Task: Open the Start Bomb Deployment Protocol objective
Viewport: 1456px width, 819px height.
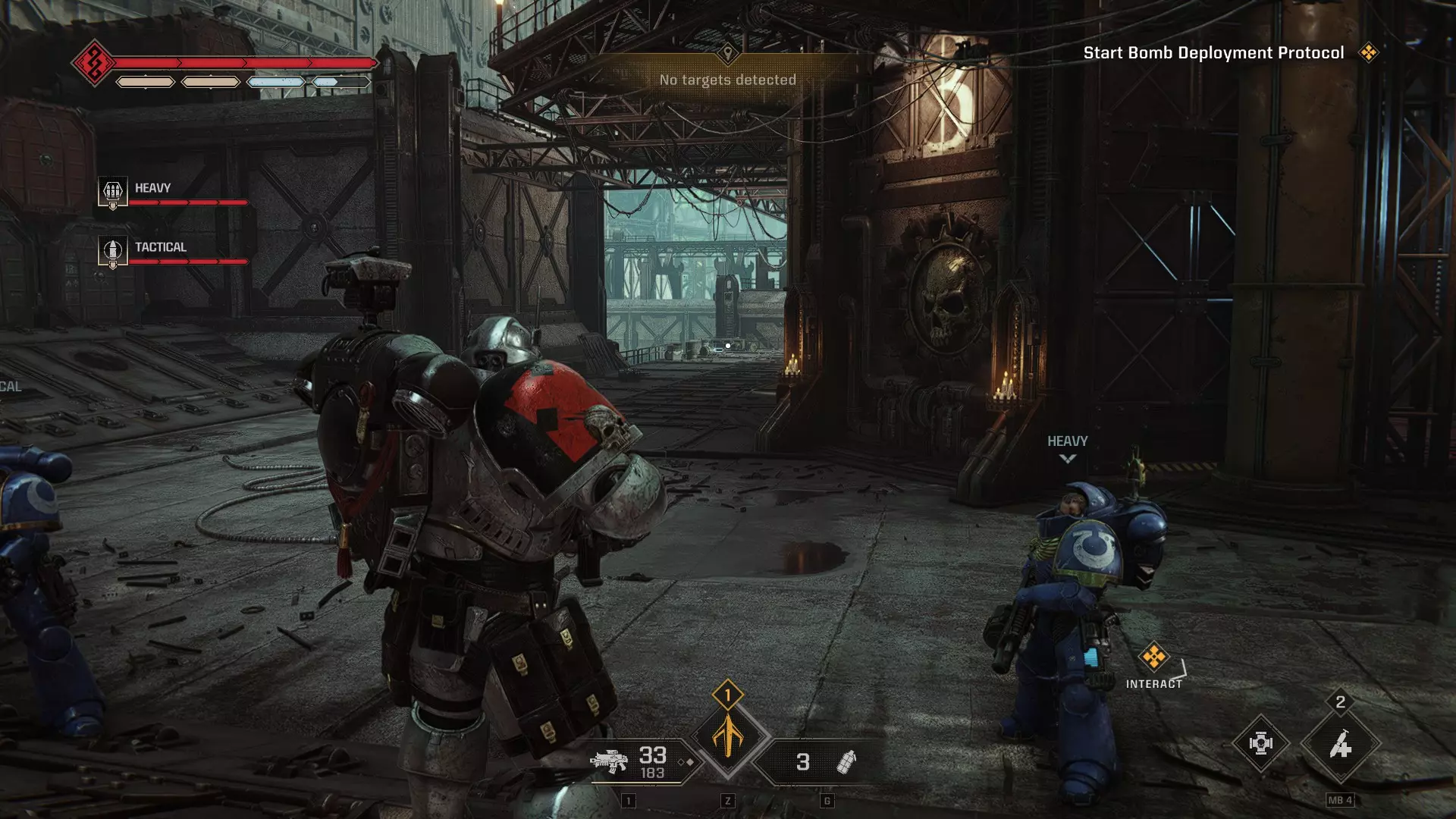Action: tap(1213, 53)
